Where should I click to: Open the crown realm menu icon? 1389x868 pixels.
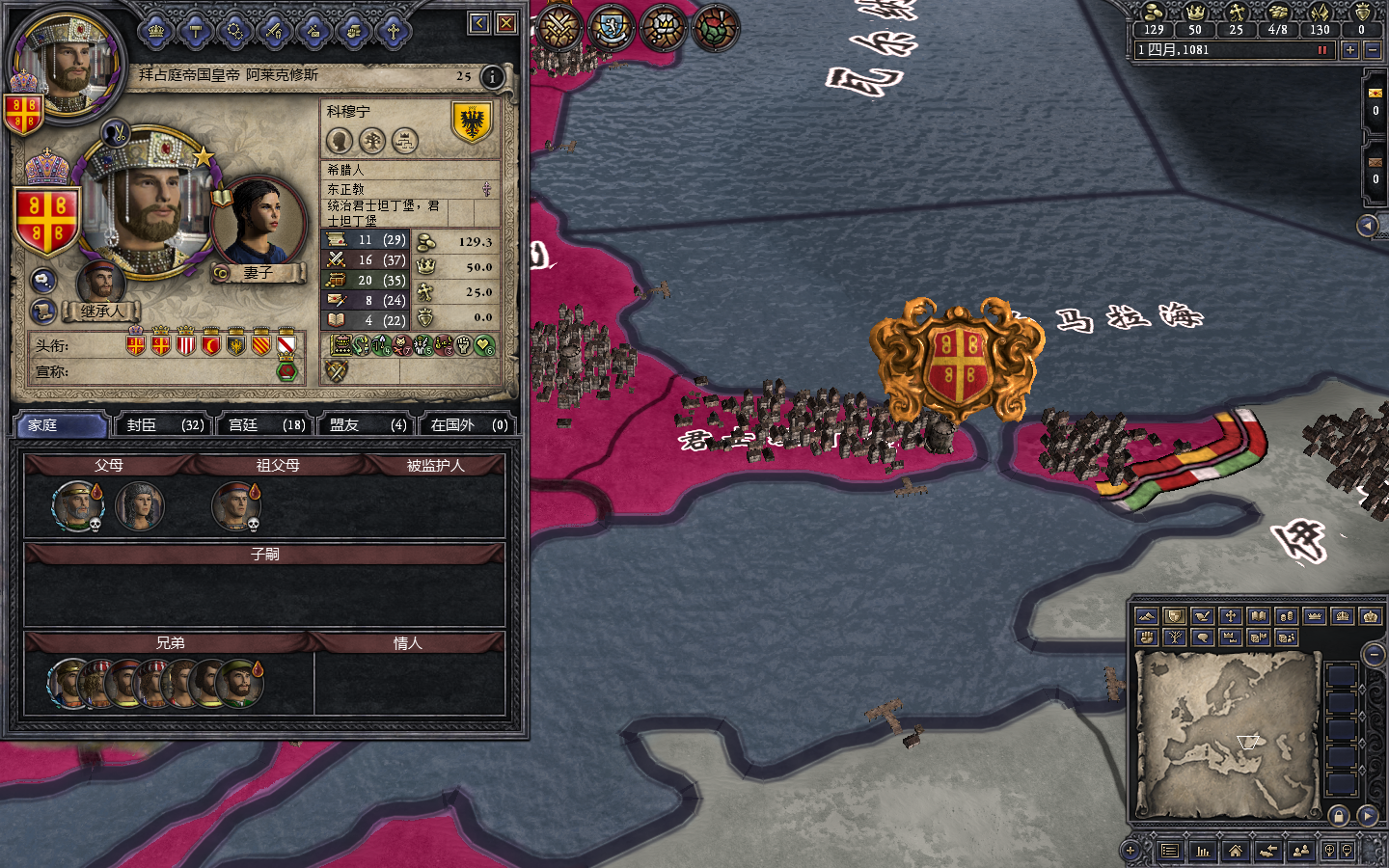[x=156, y=32]
